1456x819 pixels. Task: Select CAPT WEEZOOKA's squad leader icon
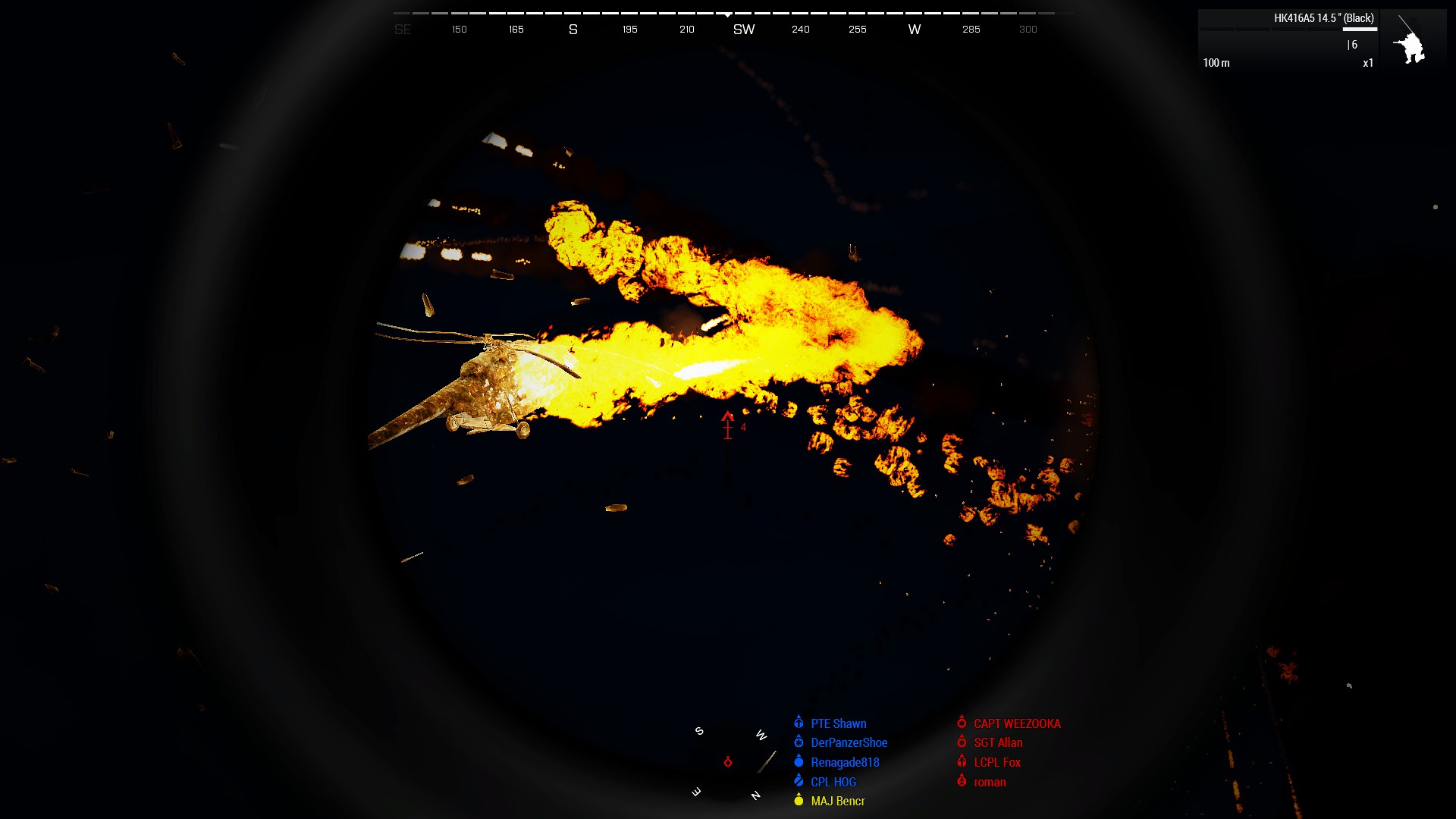tap(962, 723)
